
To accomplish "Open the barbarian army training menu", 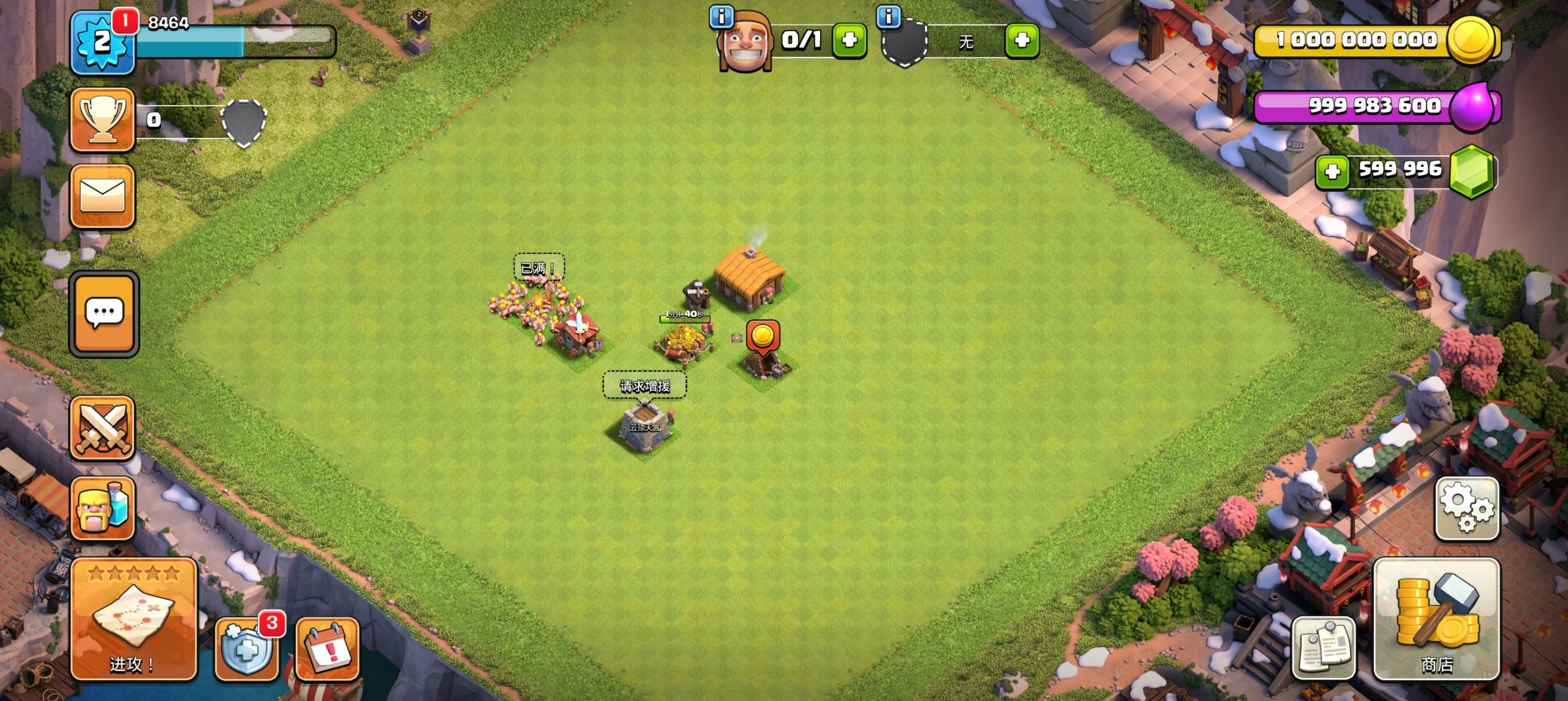I will click(102, 509).
